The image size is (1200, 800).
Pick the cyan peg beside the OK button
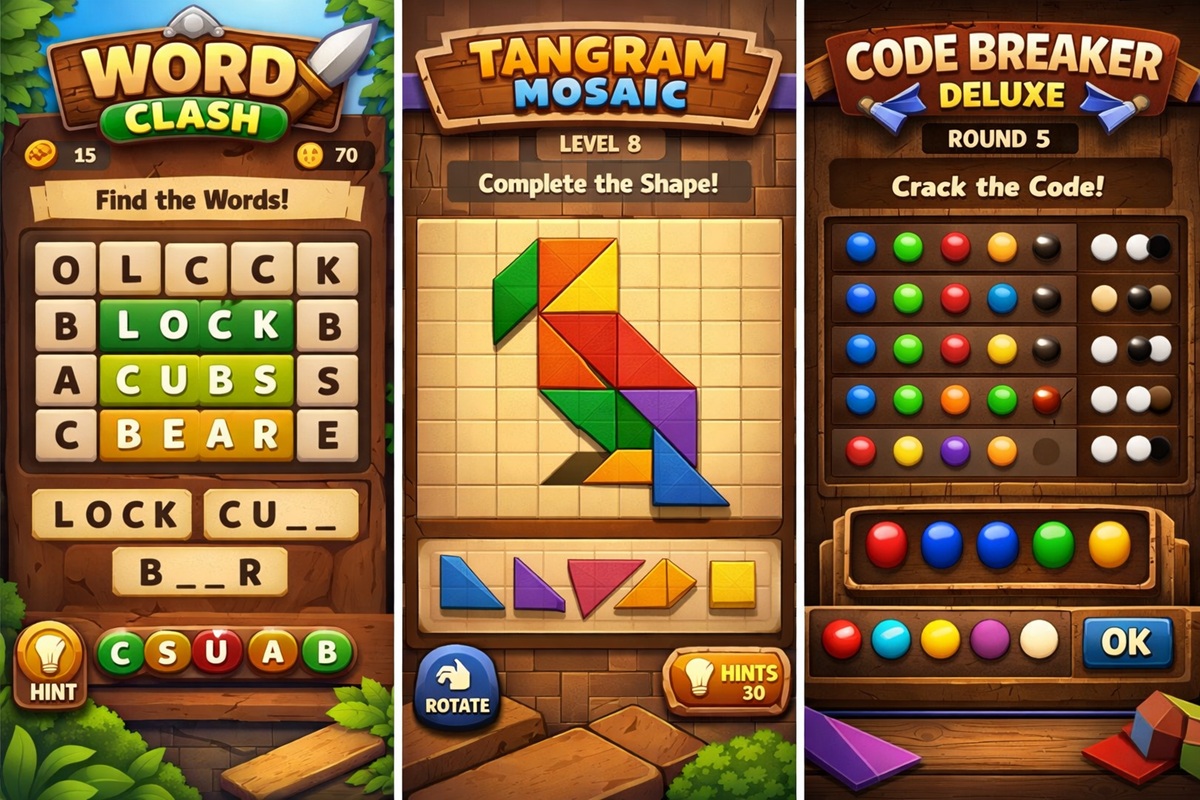pos(891,640)
